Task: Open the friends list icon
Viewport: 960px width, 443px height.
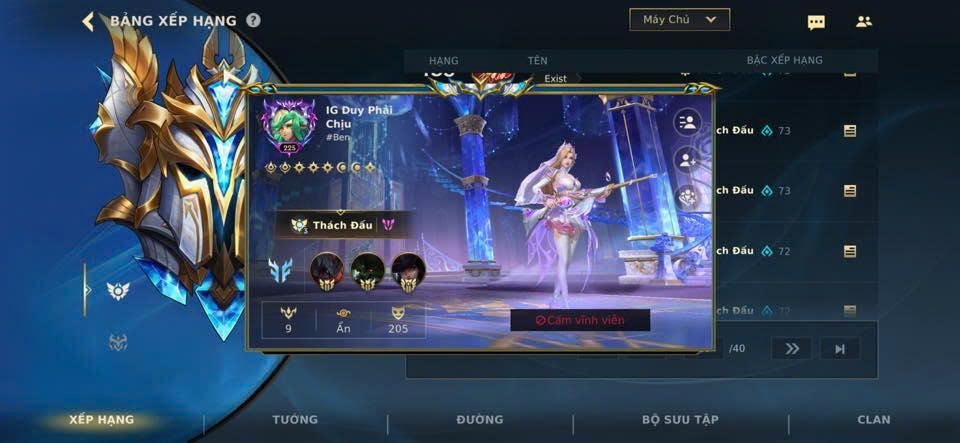Action: click(864, 21)
